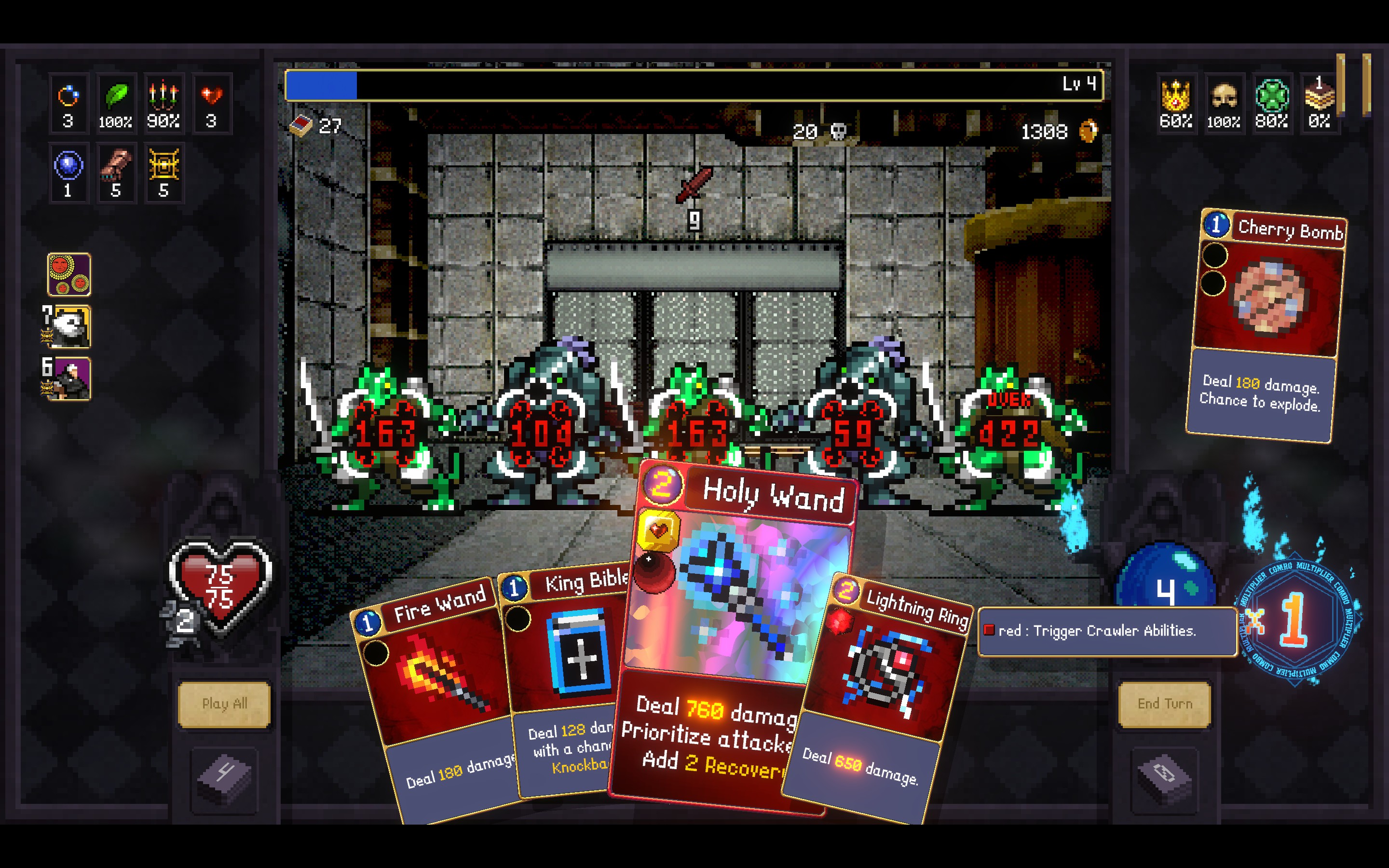Click the clover luck icon showing 80%
This screenshot has width=1389, height=868.
1271,96
